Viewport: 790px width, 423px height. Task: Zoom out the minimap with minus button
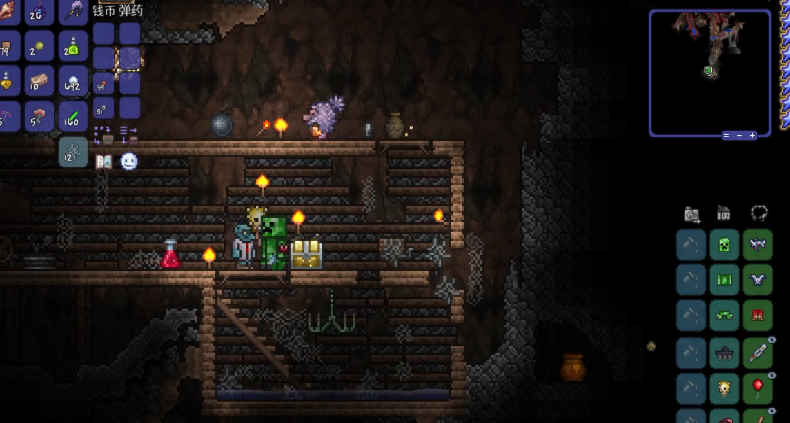(x=740, y=135)
